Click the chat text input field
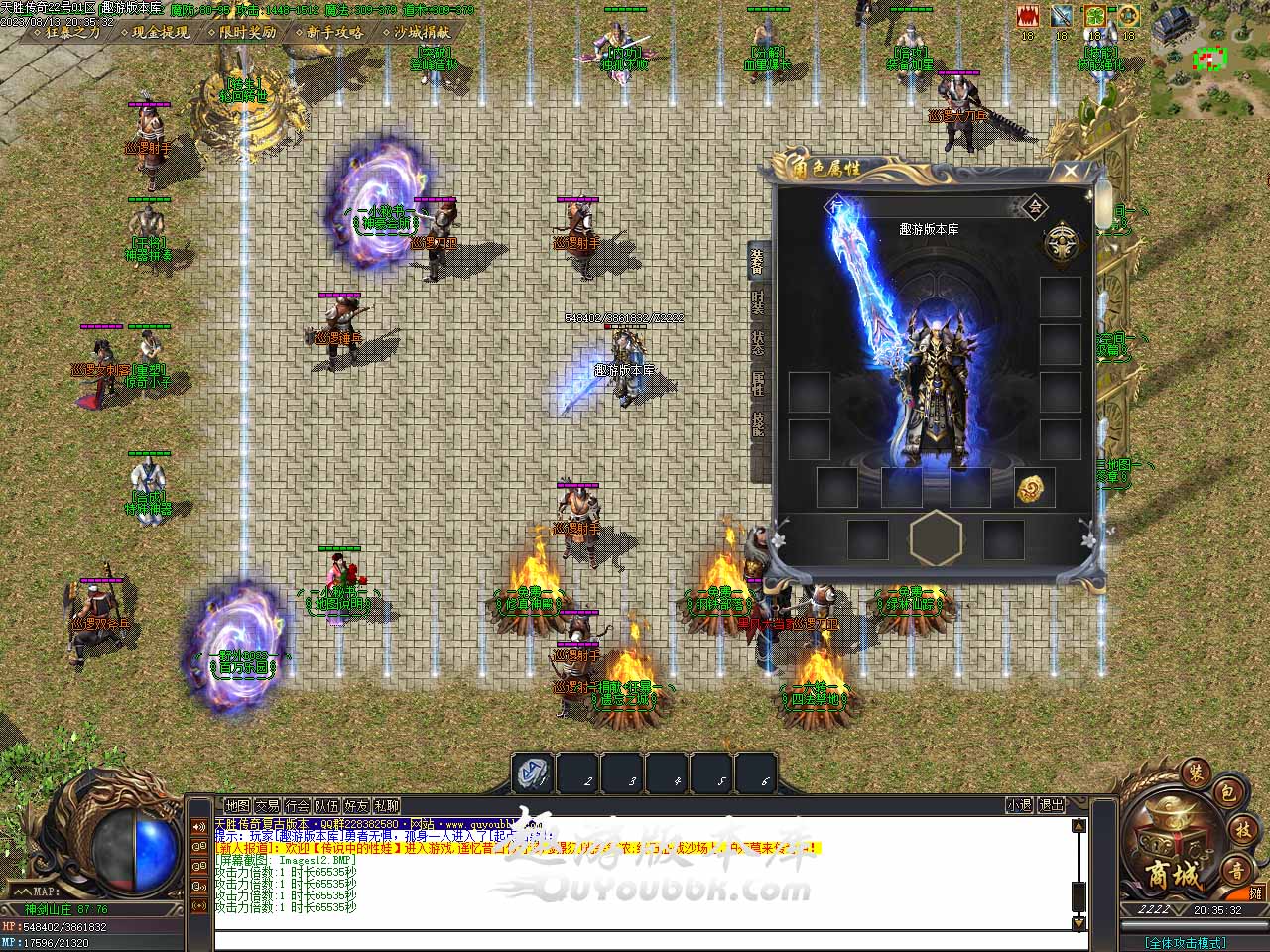The image size is (1270, 952). point(645,939)
